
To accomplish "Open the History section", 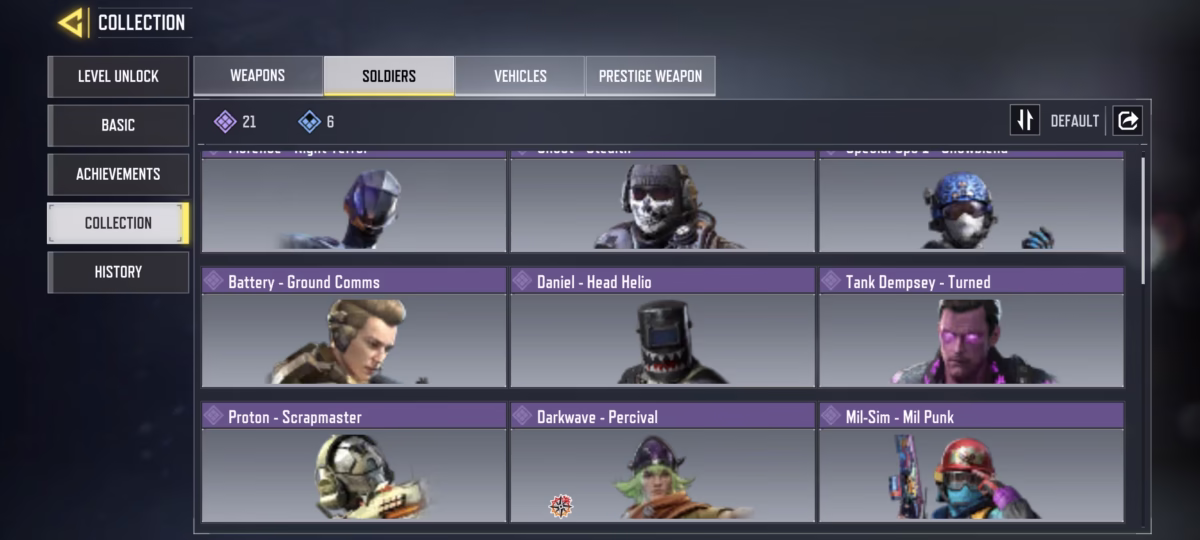I will pos(118,272).
